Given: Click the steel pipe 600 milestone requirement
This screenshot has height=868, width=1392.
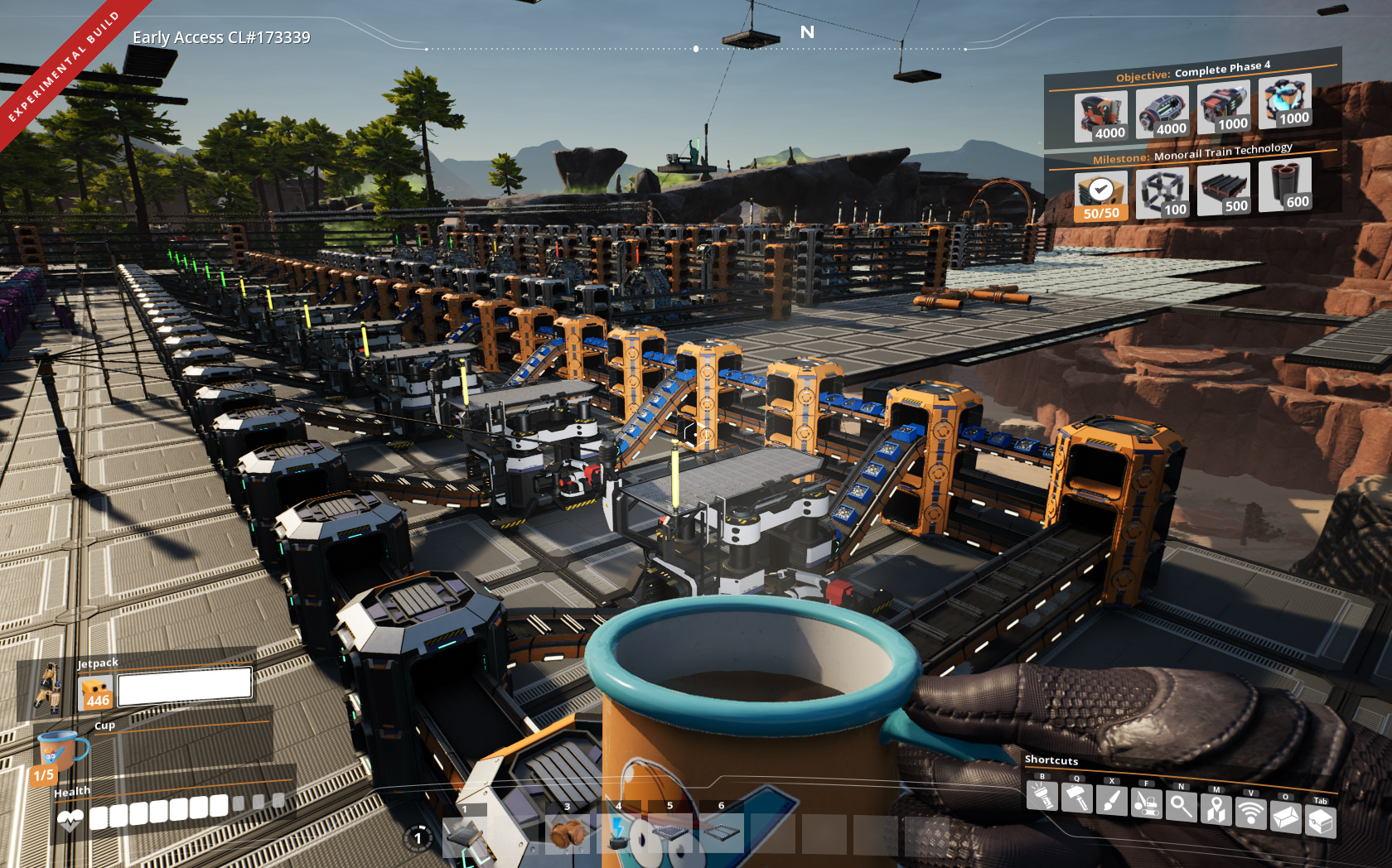Looking at the screenshot, I should pos(1284,186).
